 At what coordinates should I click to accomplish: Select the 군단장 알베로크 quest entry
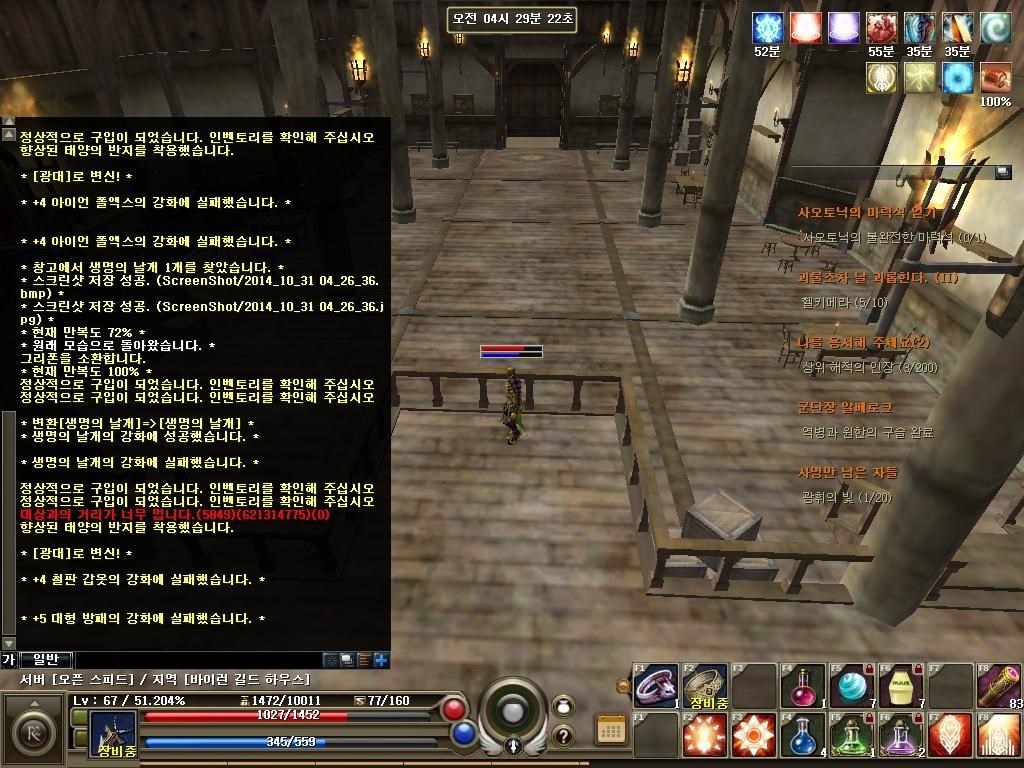(845, 408)
